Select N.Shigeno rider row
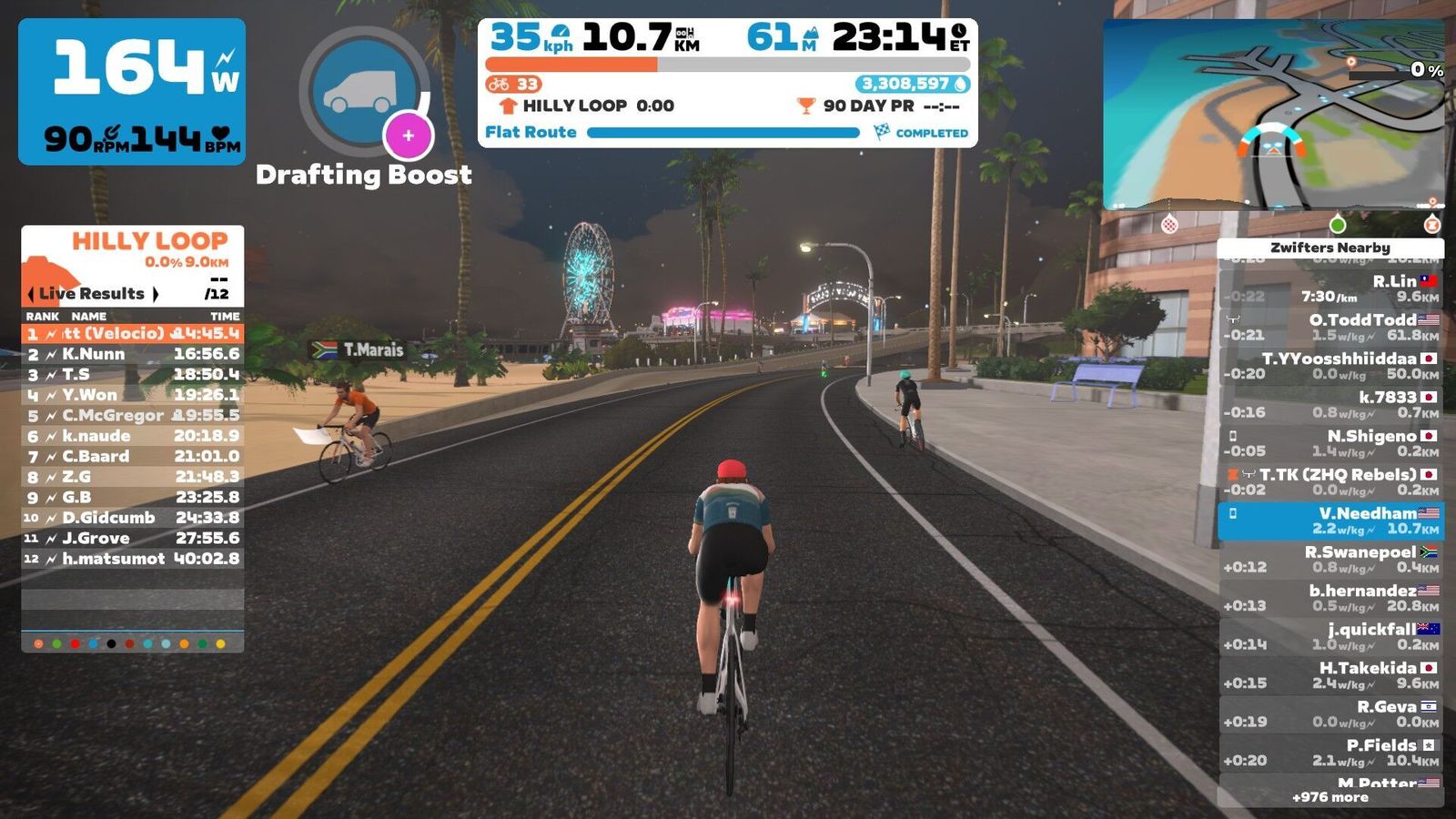 (1330, 443)
